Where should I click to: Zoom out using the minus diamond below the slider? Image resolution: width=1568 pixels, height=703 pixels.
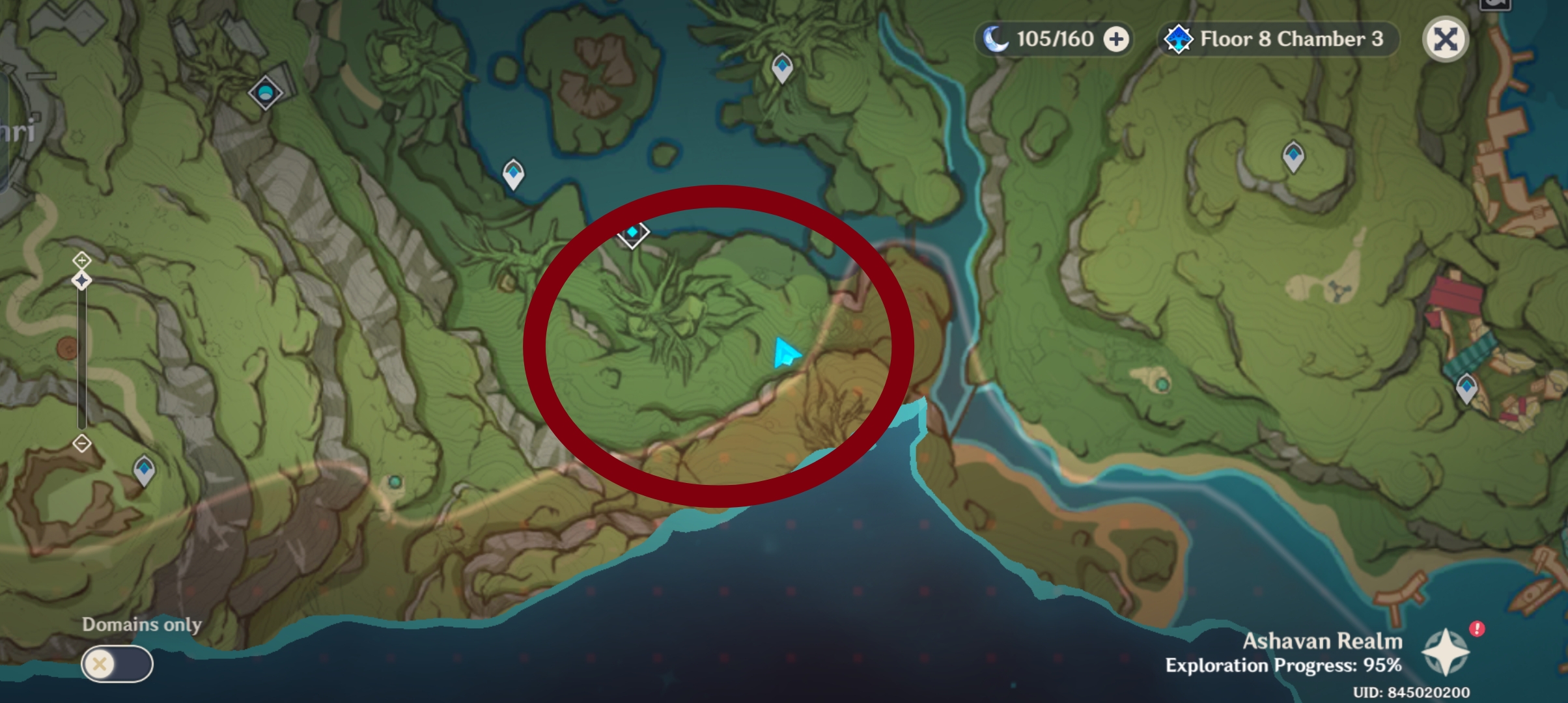81,442
